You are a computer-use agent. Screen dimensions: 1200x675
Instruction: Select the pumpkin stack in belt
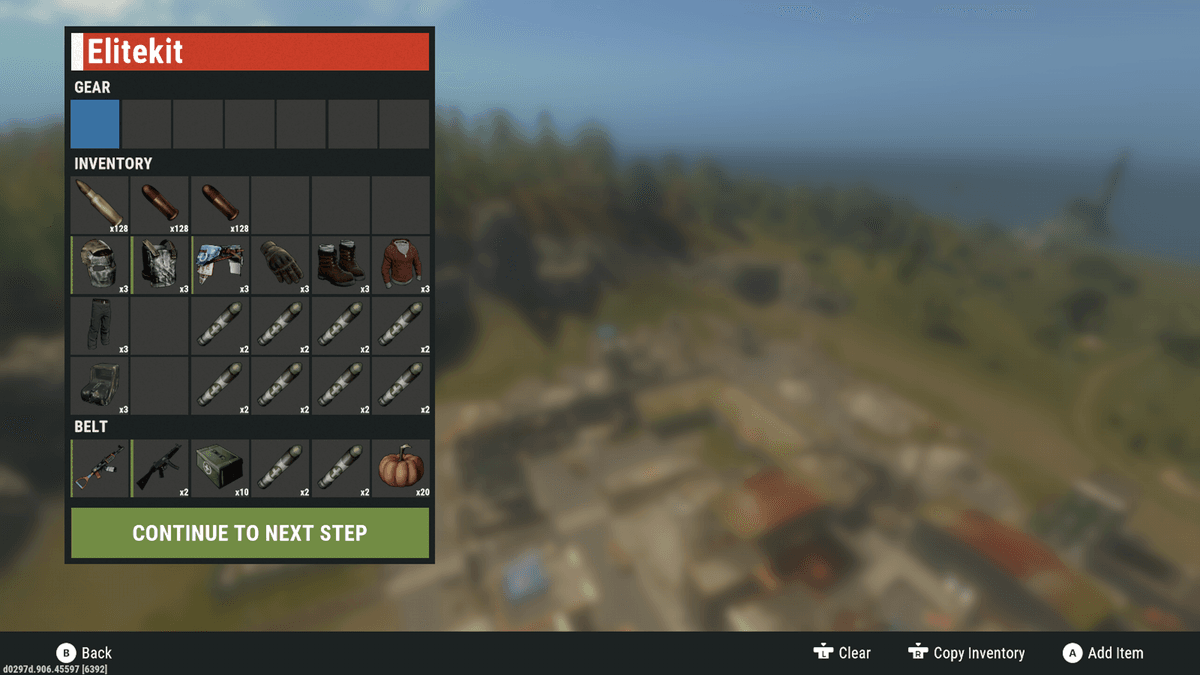coord(401,468)
